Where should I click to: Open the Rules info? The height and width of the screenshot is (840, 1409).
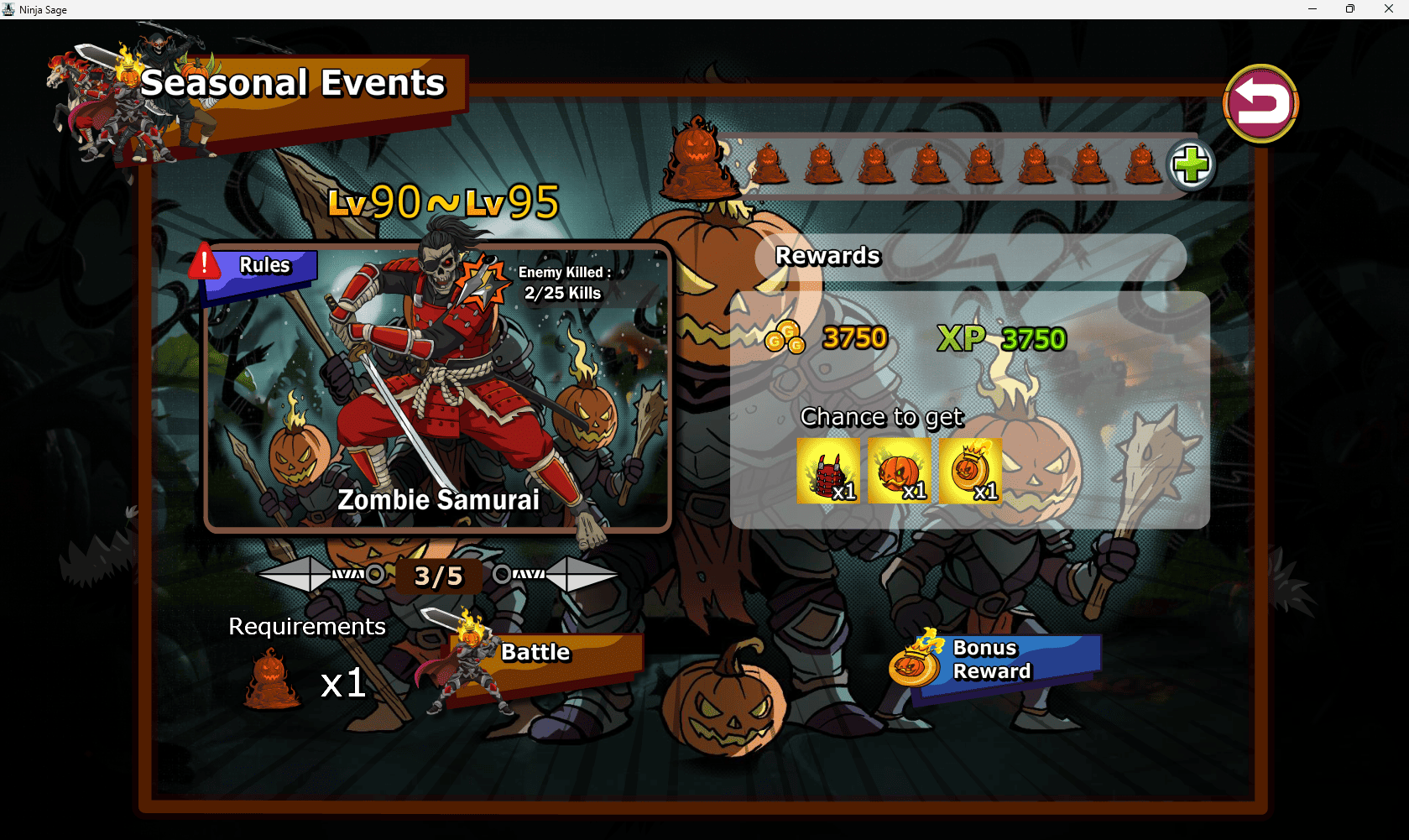tap(262, 268)
